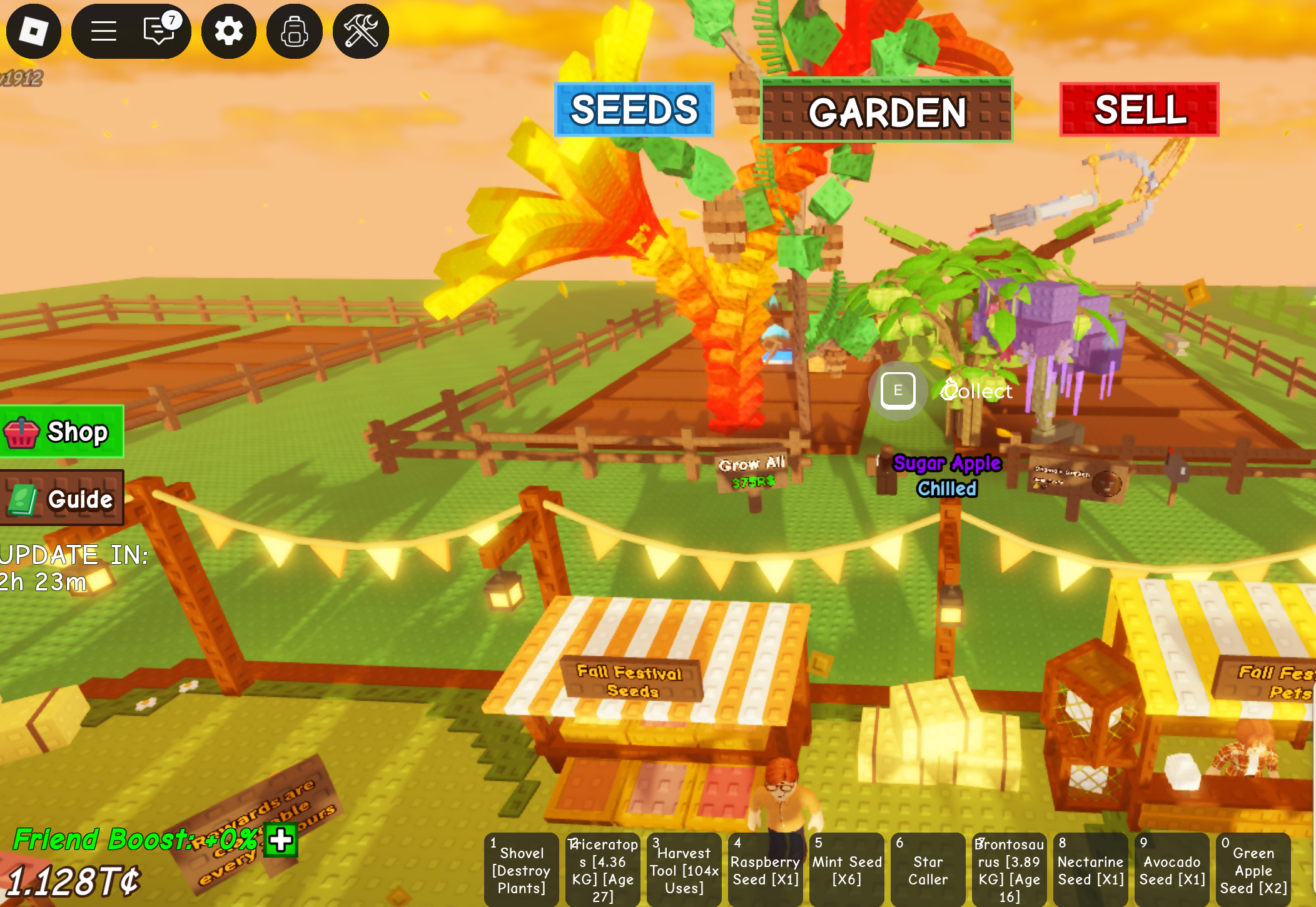
Task: Select the Shovel hotbar slot
Action: point(521,869)
